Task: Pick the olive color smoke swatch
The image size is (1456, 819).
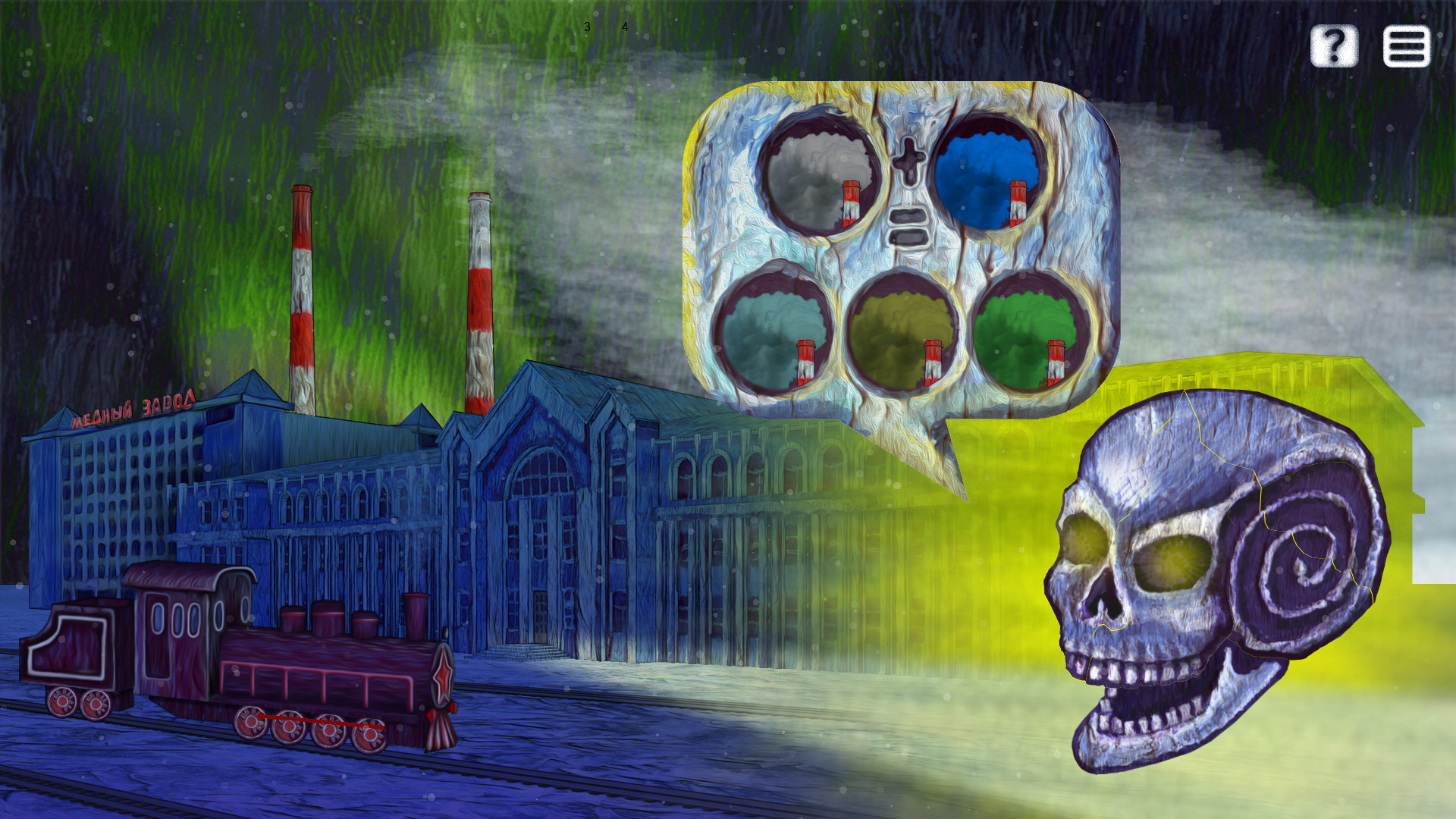Action: pos(899,326)
